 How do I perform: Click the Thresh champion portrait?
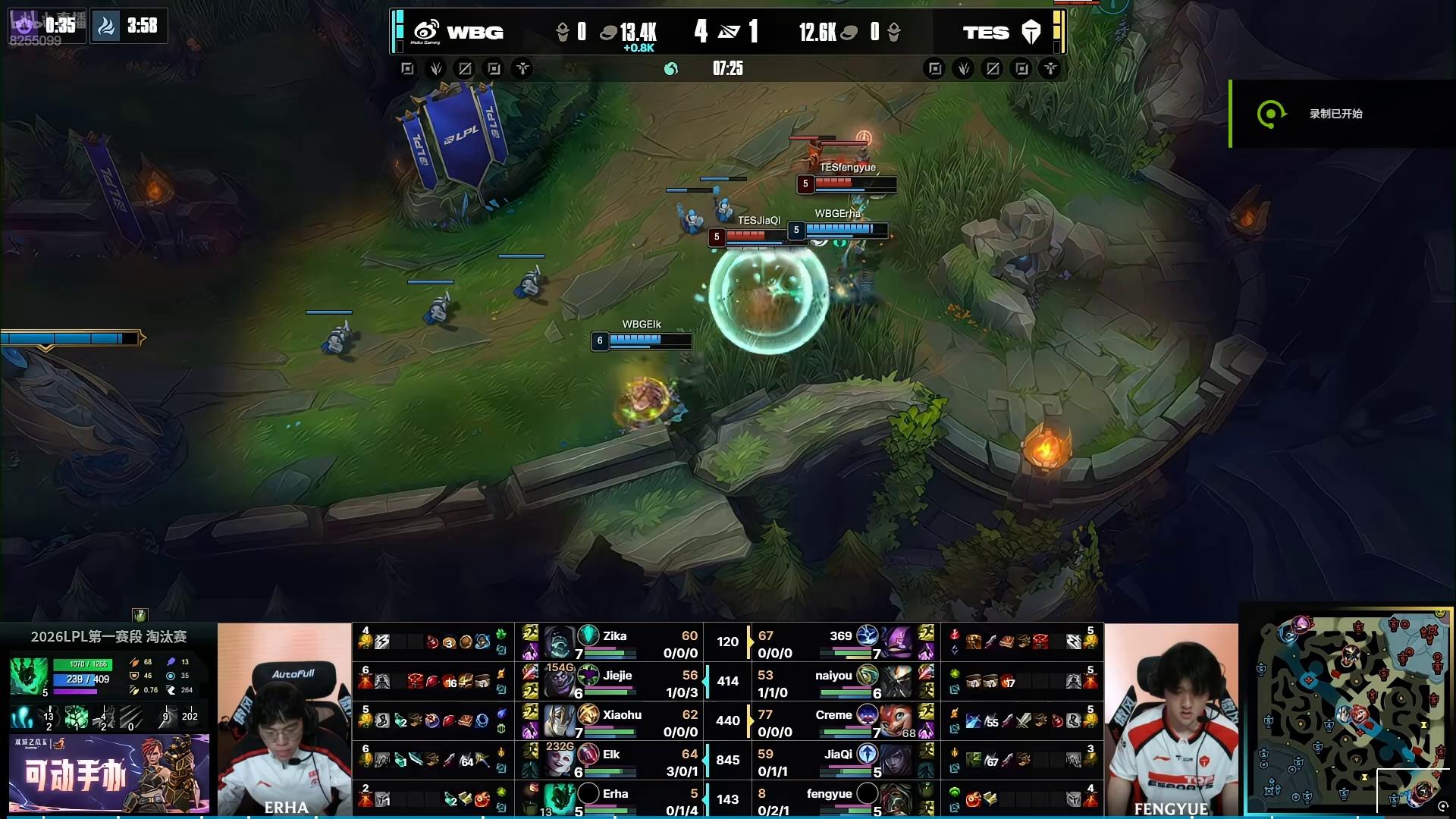click(29, 676)
